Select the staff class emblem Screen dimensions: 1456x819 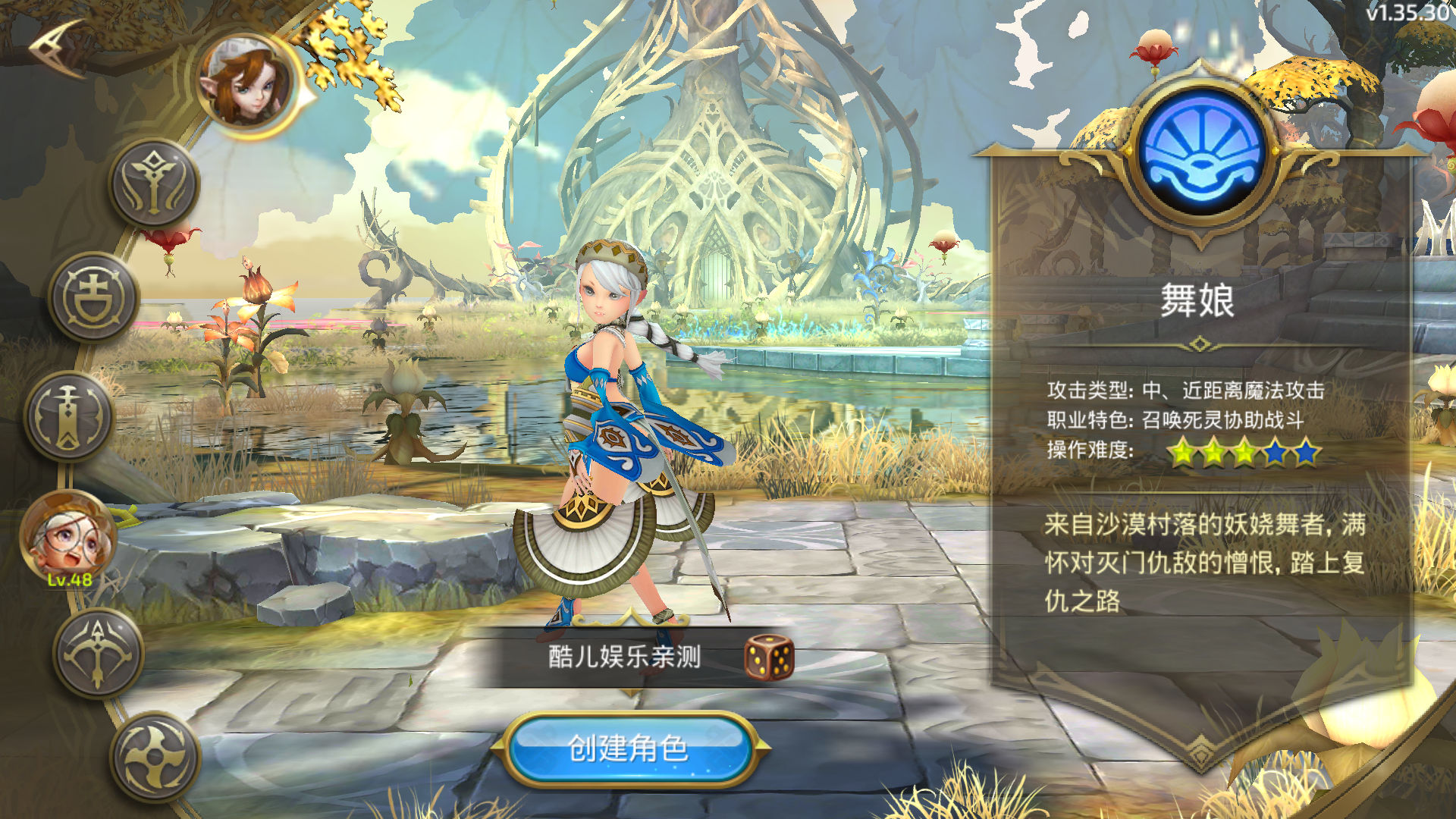(x=69, y=416)
